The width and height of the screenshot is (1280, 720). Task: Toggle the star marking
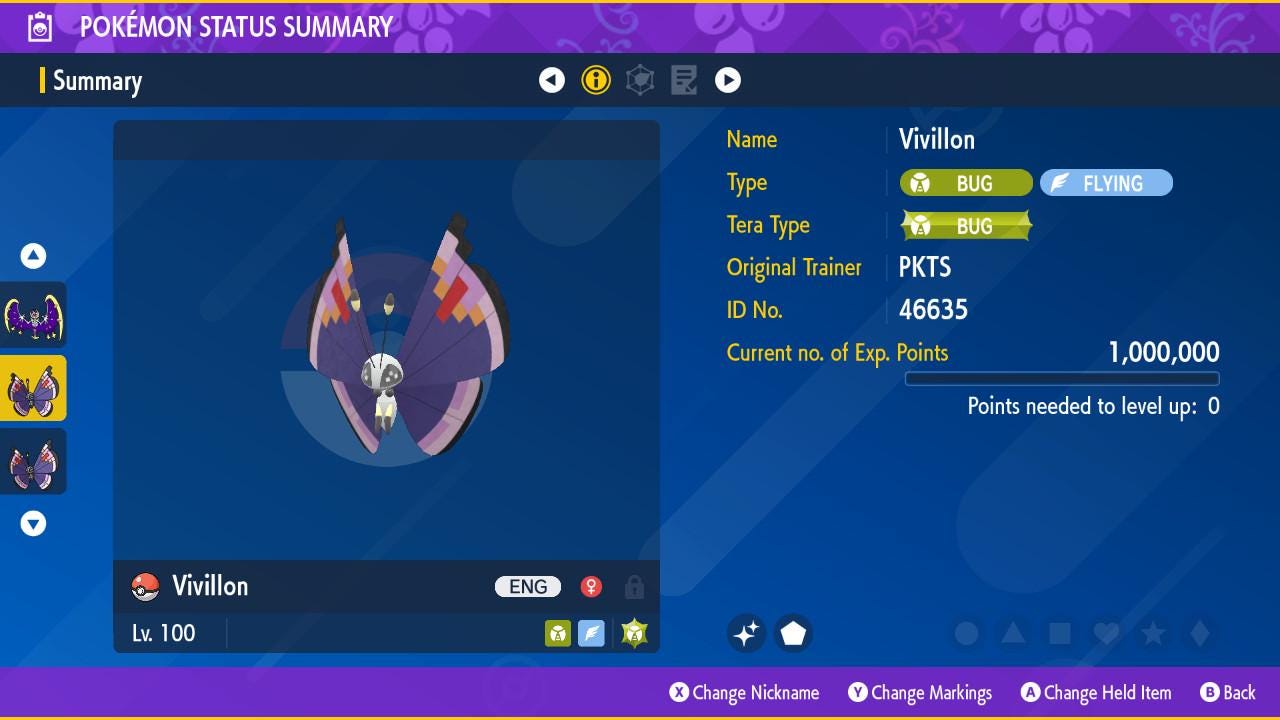click(x=1153, y=633)
